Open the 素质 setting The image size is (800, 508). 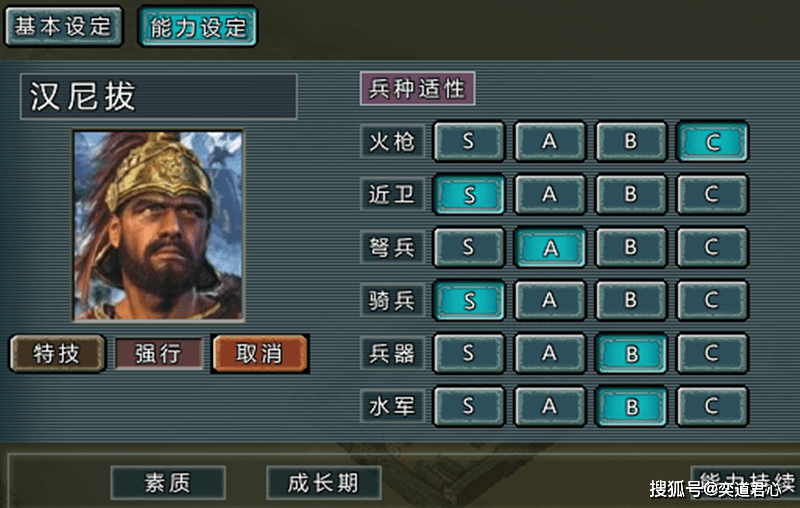pos(167,483)
